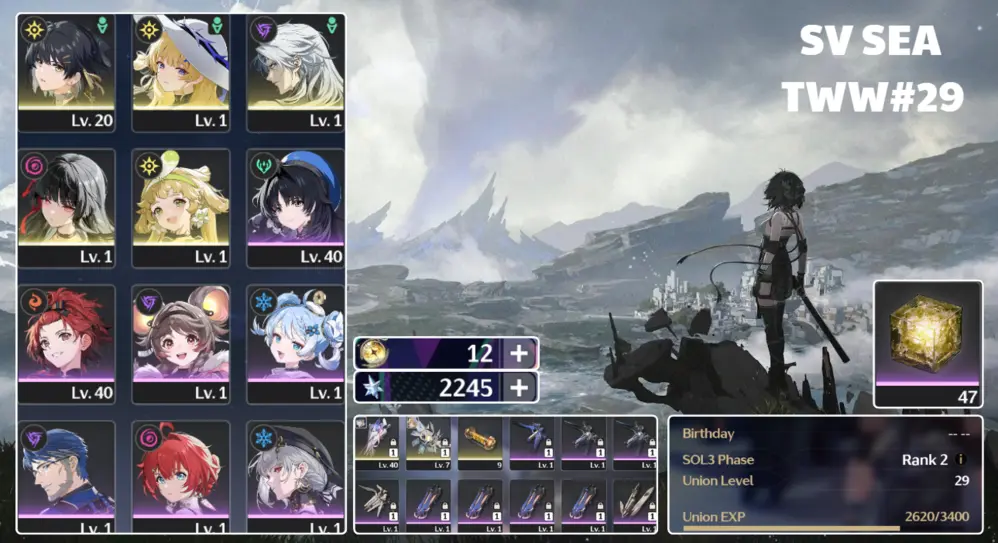
Task: Add more Astrite with the plus button
Action: (x=520, y=388)
